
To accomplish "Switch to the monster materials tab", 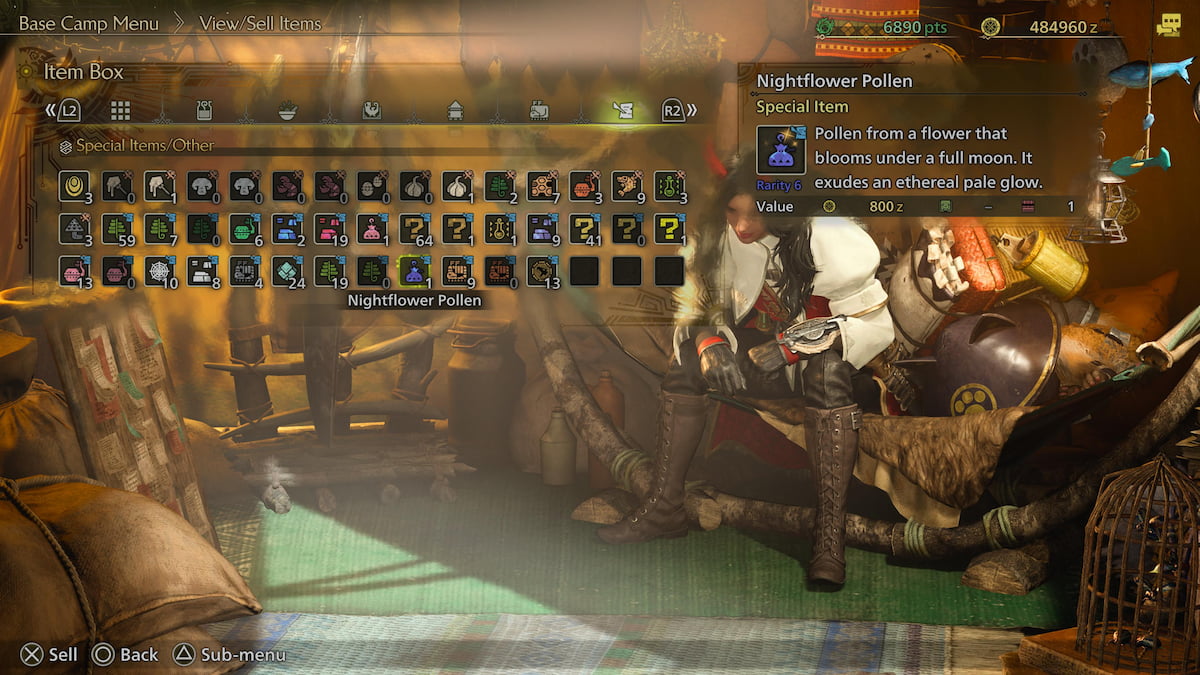I will tap(371, 110).
